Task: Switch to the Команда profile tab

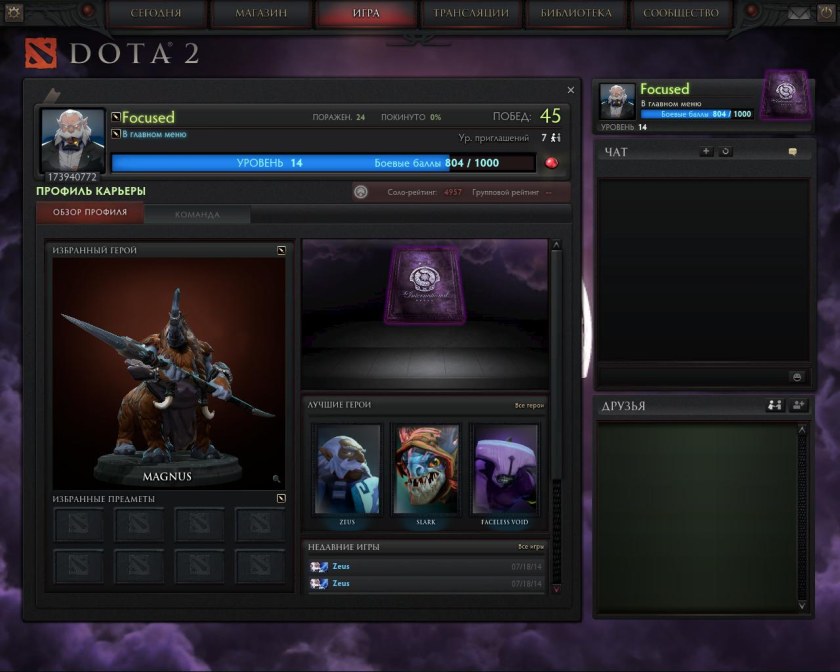Action: (197, 214)
